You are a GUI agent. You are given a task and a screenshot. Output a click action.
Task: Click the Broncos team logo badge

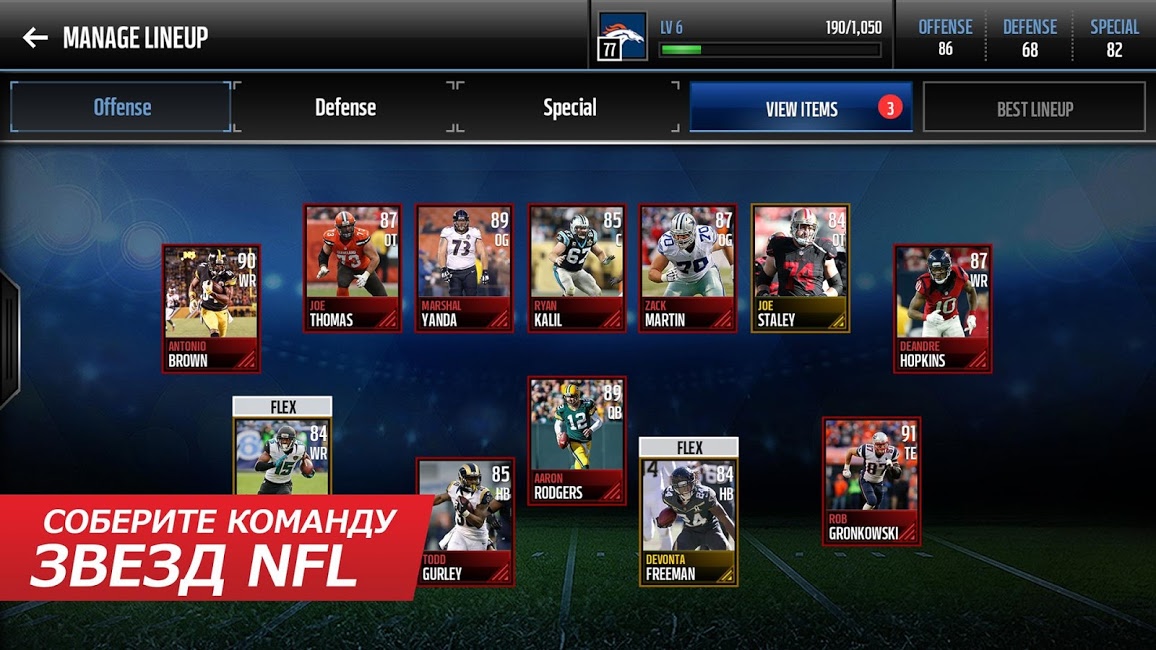coord(623,37)
